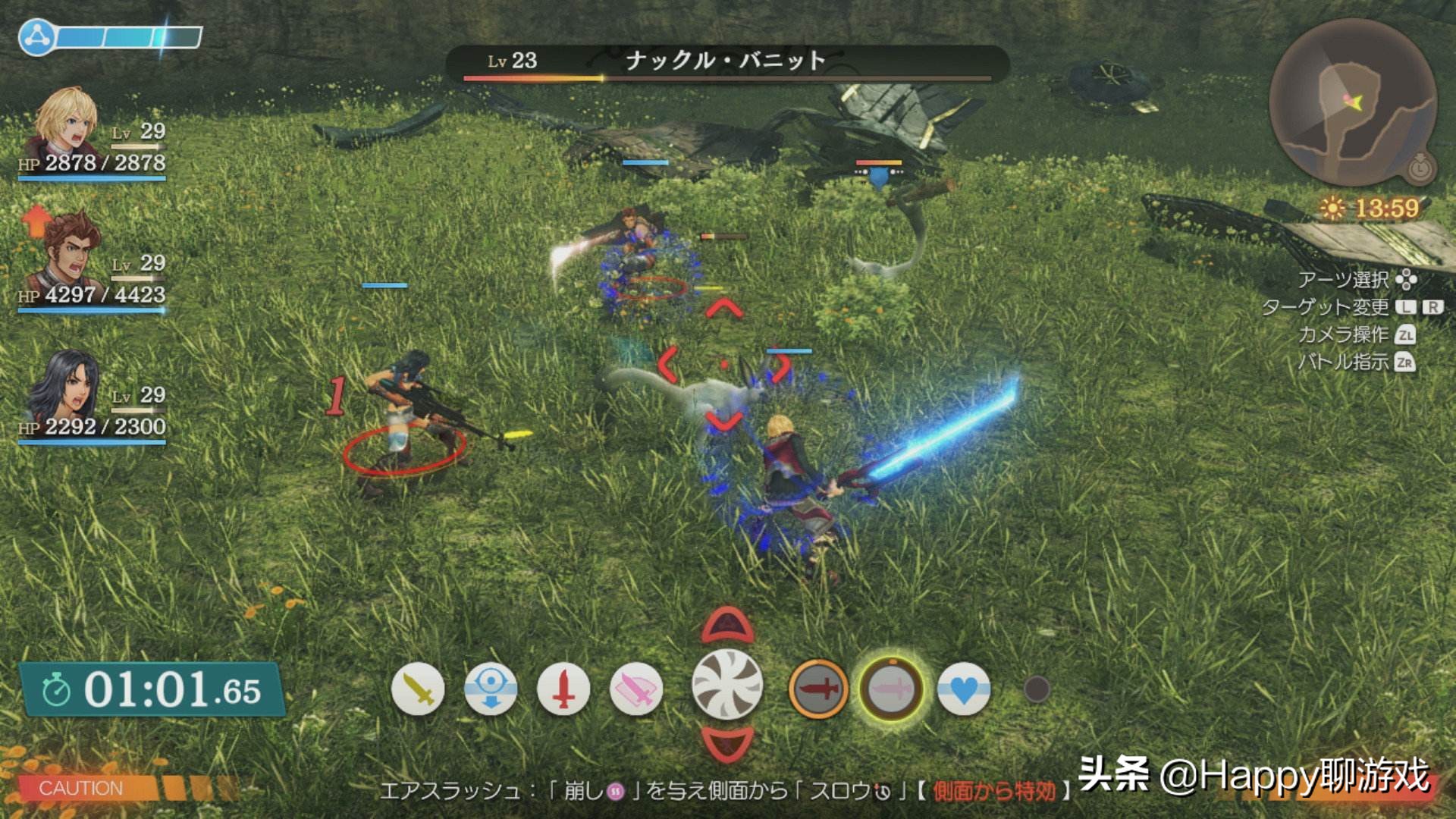Select the ターゲット変更 L button prompt

pyautogui.click(x=1407, y=309)
